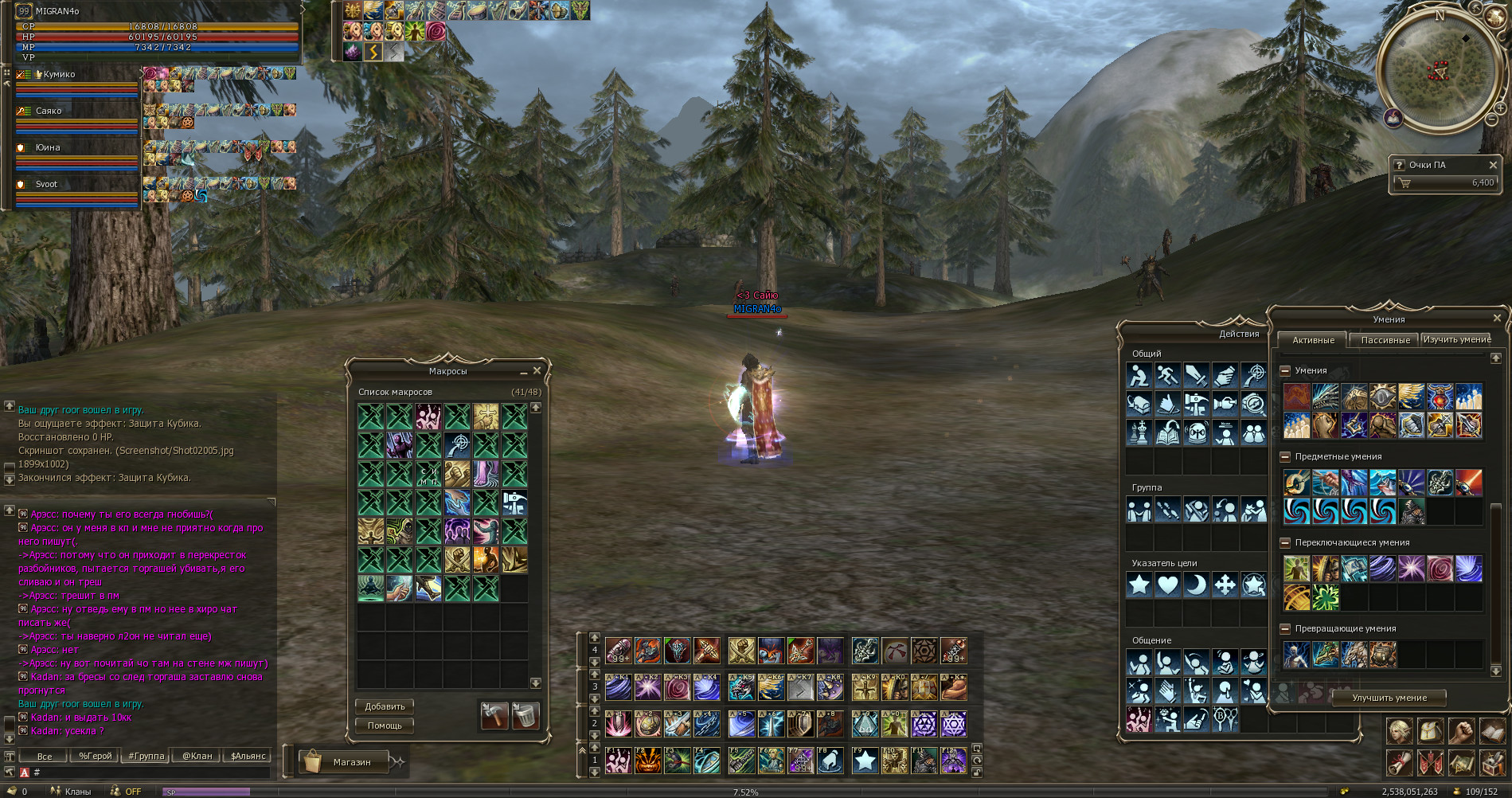Switch to the Пассивные skills tab
This screenshot has height=798, width=1512.
(1385, 340)
